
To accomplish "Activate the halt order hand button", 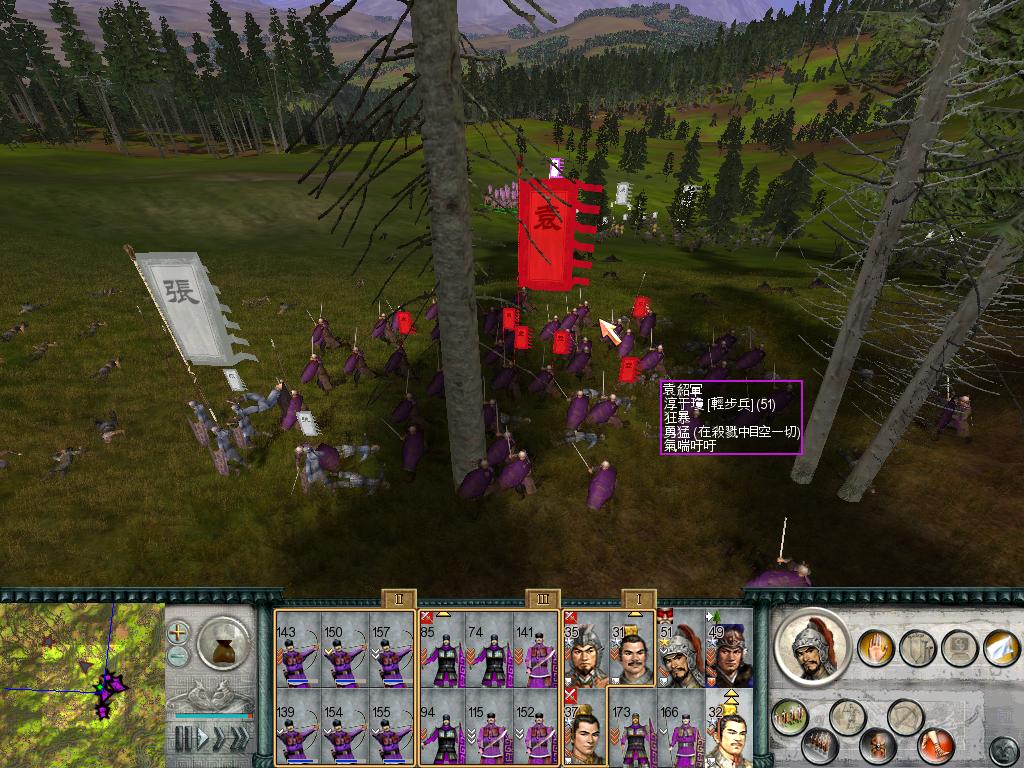I will tap(874, 646).
